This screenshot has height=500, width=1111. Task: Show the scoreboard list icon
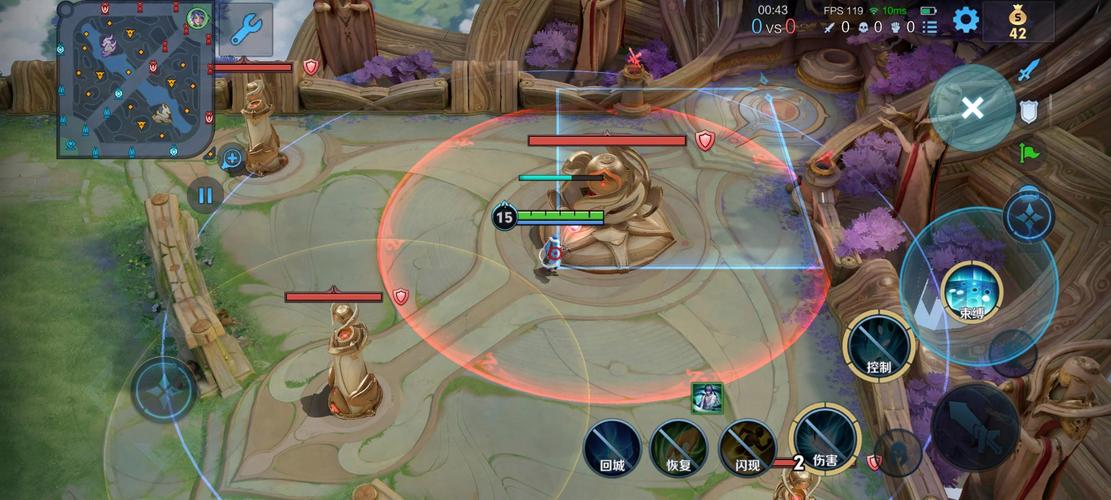[x=930, y=27]
